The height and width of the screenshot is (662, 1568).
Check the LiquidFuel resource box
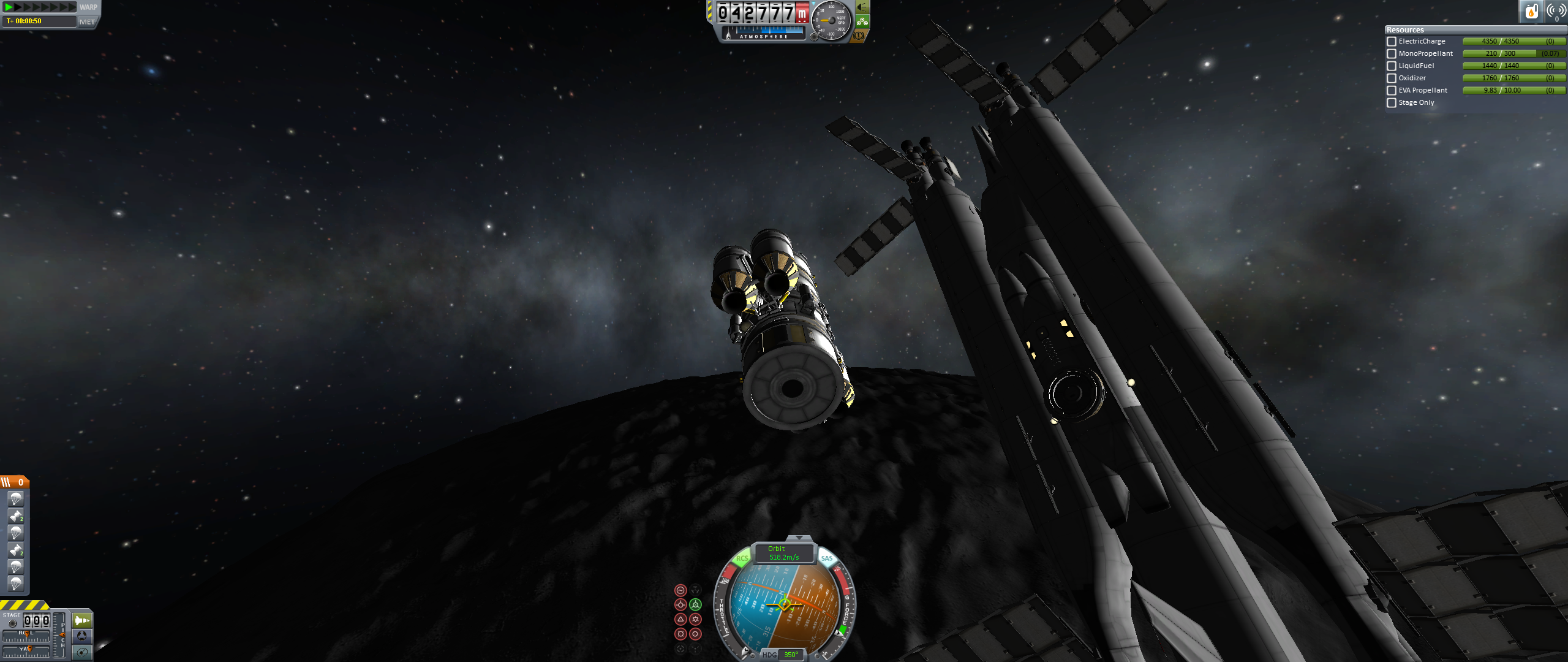pyautogui.click(x=1392, y=66)
